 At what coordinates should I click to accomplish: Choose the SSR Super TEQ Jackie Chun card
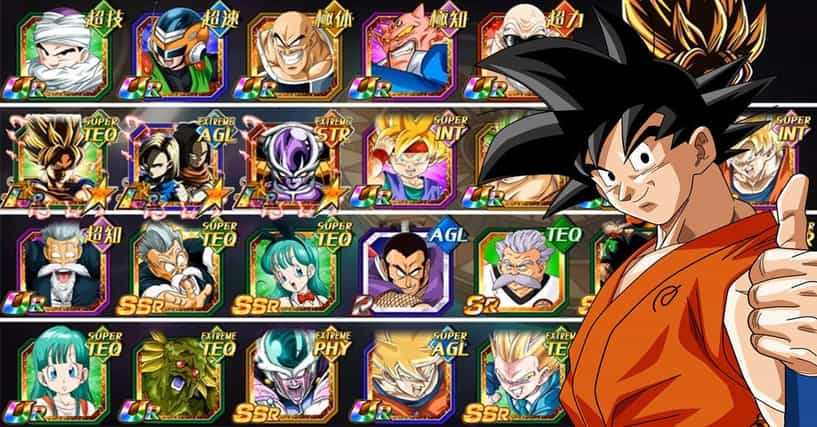click(x=175, y=268)
